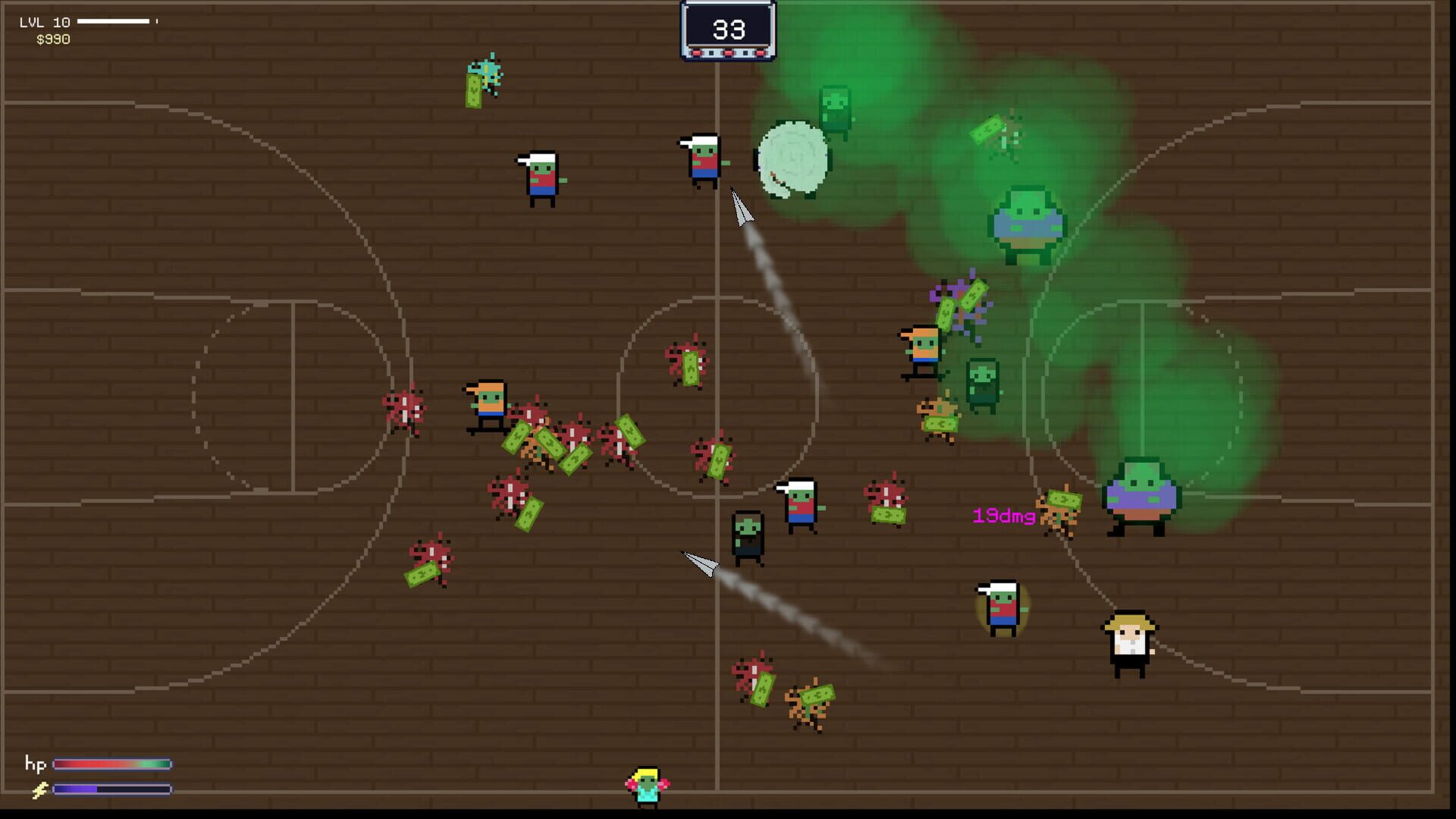The height and width of the screenshot is (819, 1456).
Task: Open the scoreboard showing 33
Action: click(726, 30)
